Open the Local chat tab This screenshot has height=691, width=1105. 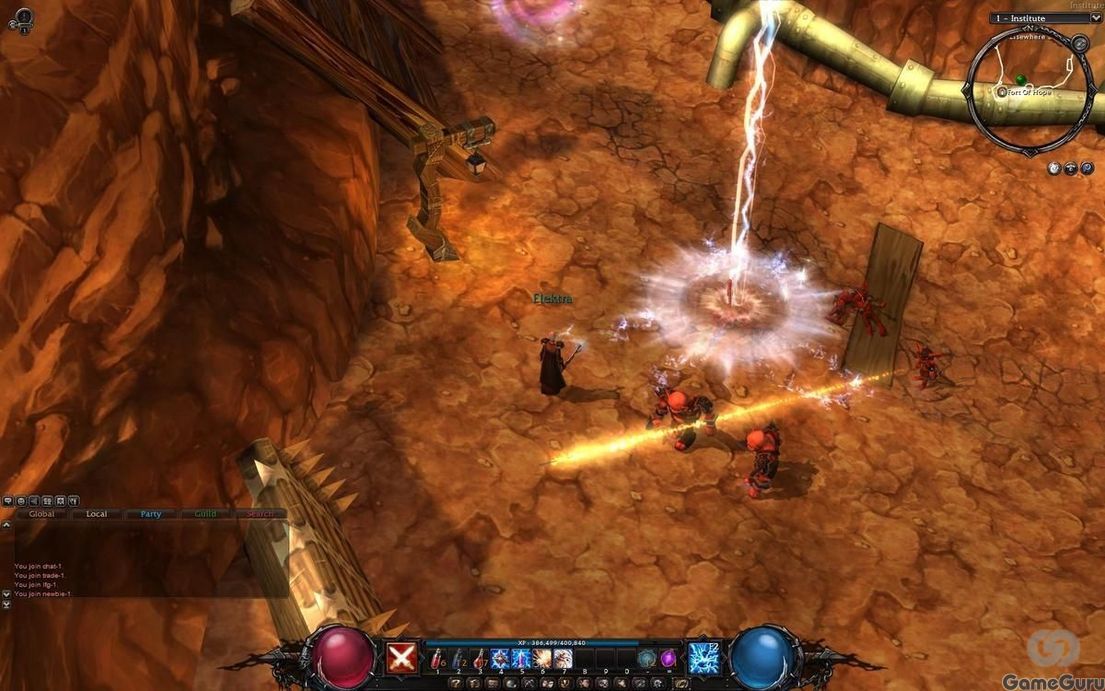pos(97,514)
